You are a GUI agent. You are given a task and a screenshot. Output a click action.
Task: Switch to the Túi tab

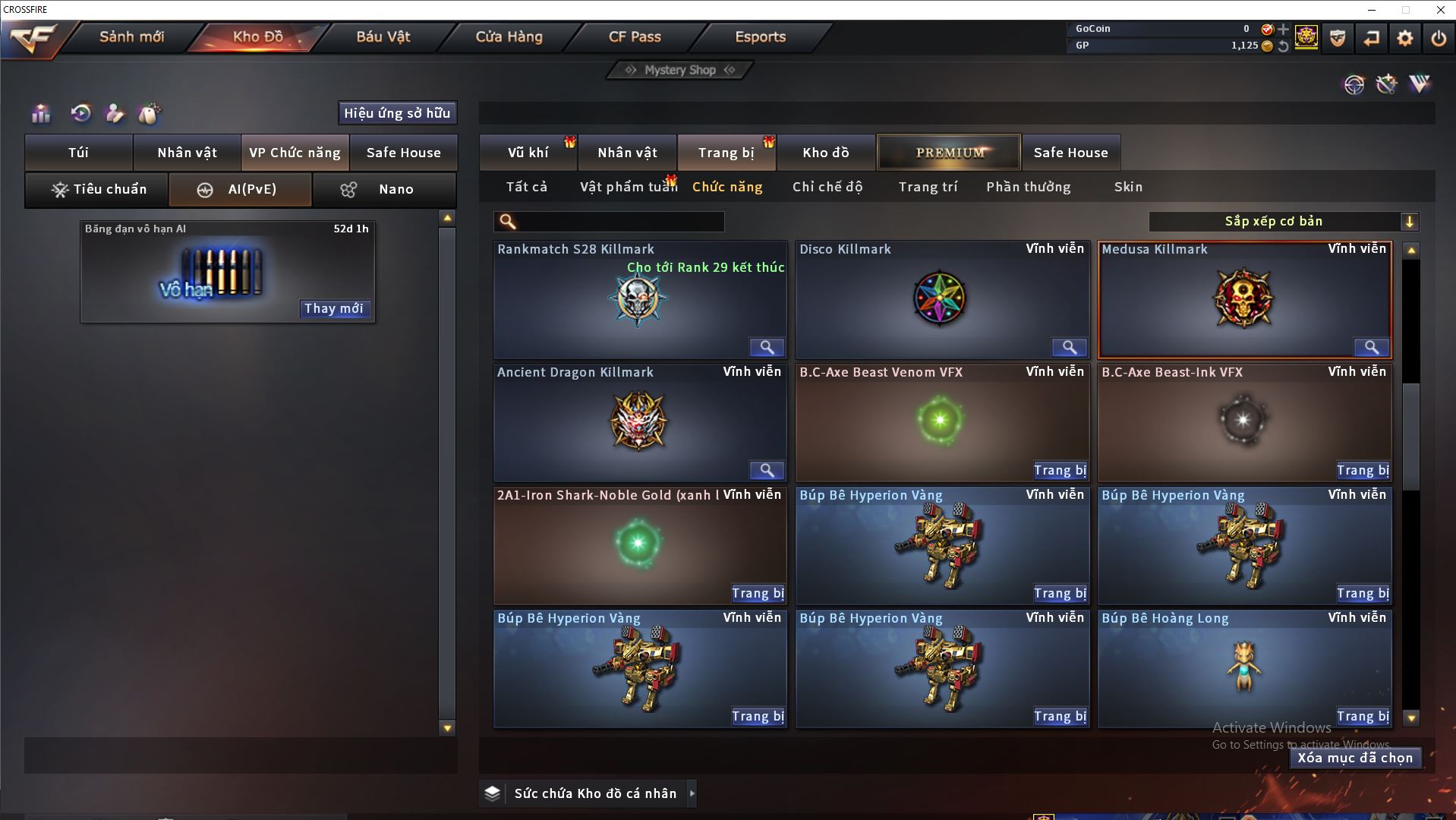pyautogui.click(x=79, y=153)
